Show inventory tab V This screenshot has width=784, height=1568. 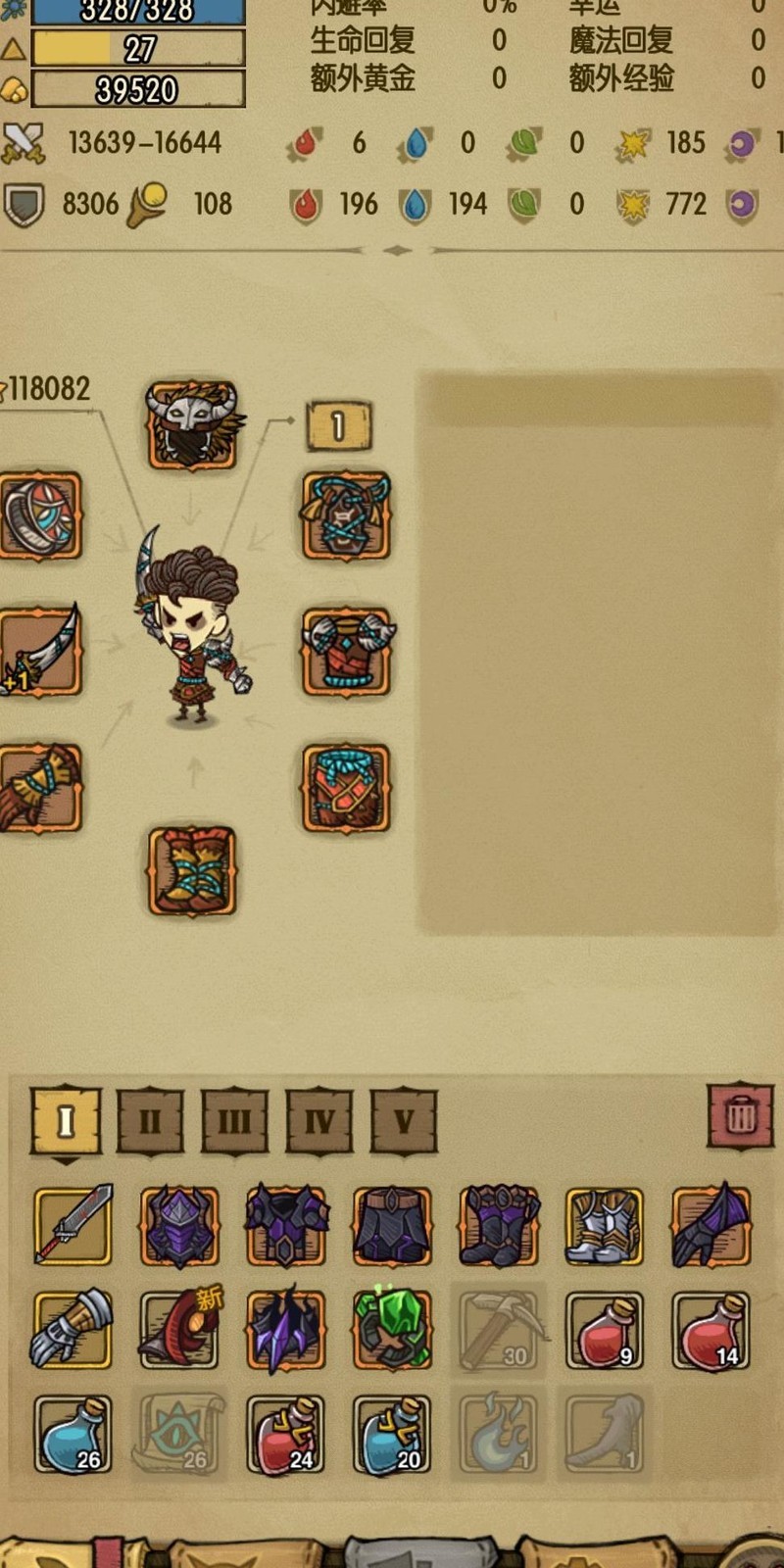[x=404, y=1120]
